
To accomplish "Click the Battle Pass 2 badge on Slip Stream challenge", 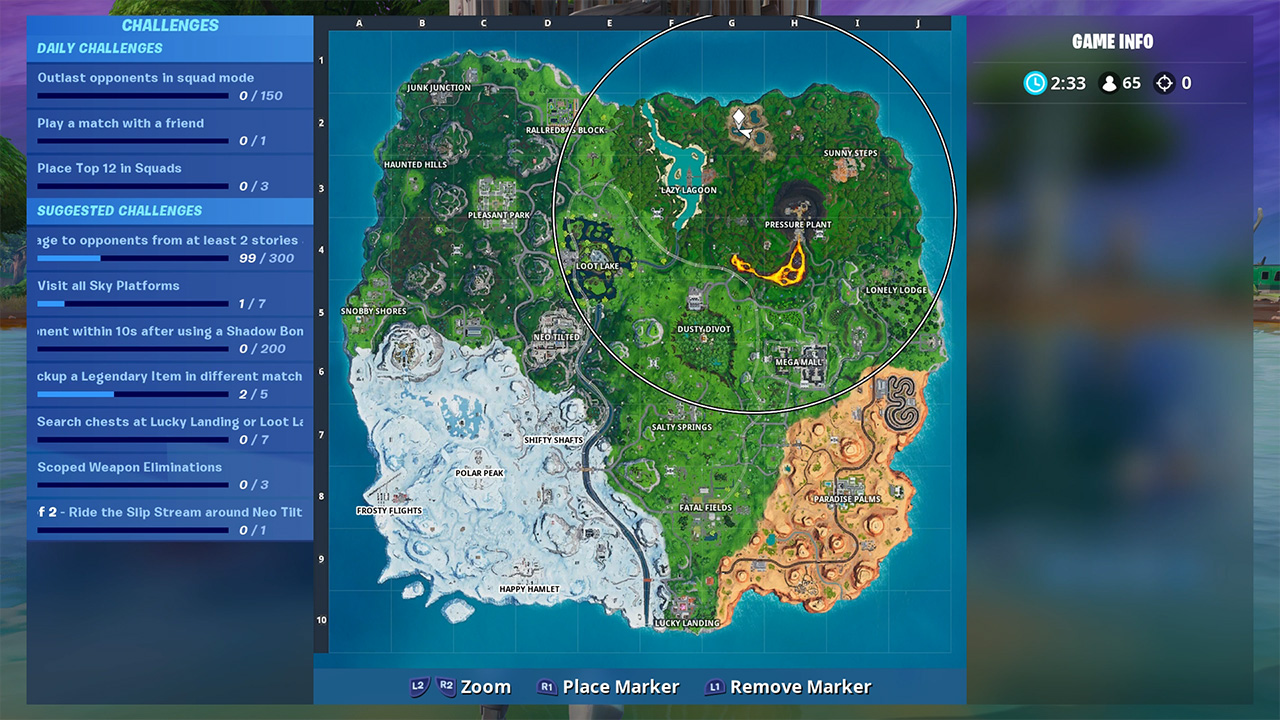I will click(x=46, y=512).
